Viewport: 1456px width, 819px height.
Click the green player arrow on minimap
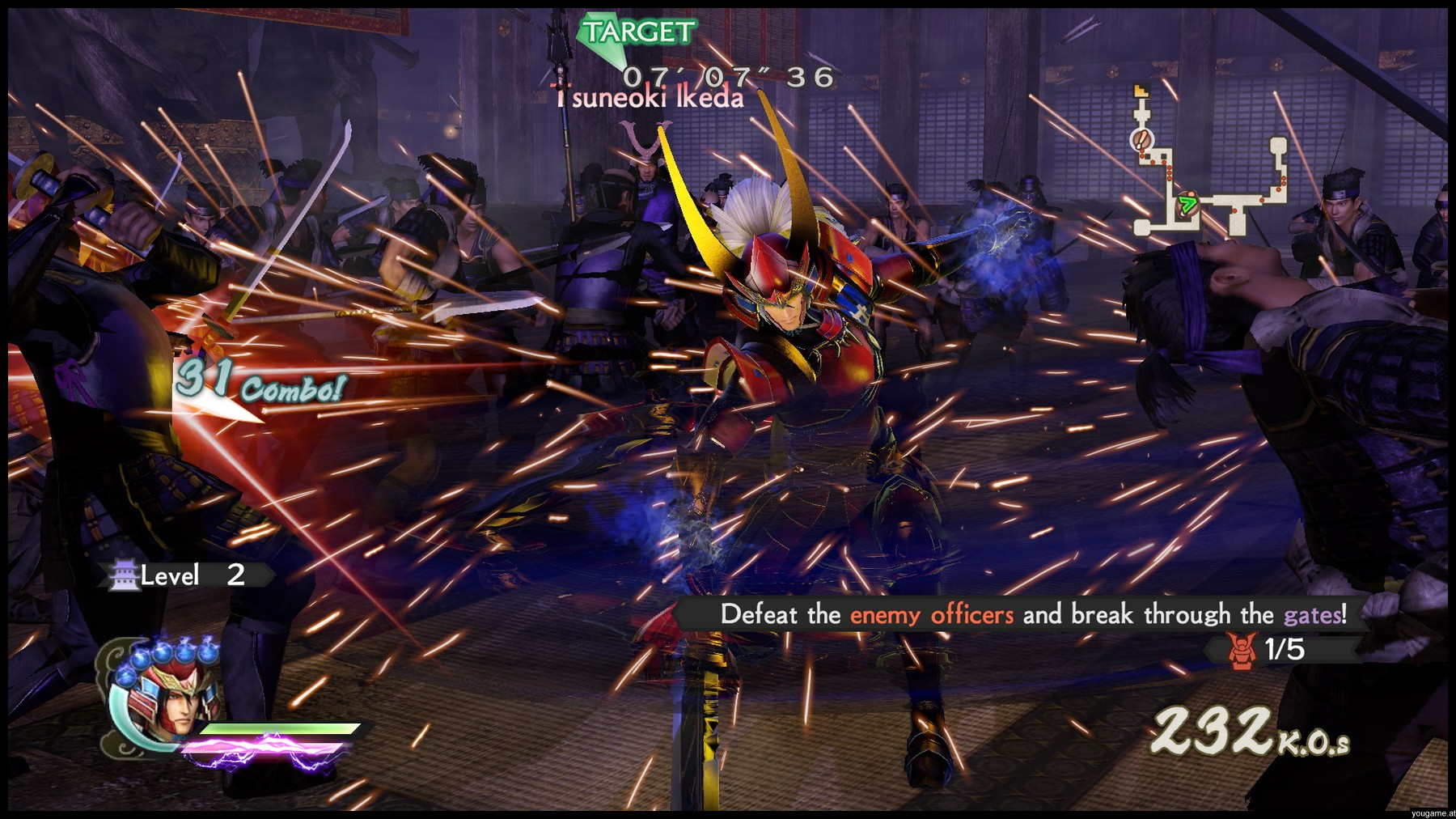pos(1187,204)
